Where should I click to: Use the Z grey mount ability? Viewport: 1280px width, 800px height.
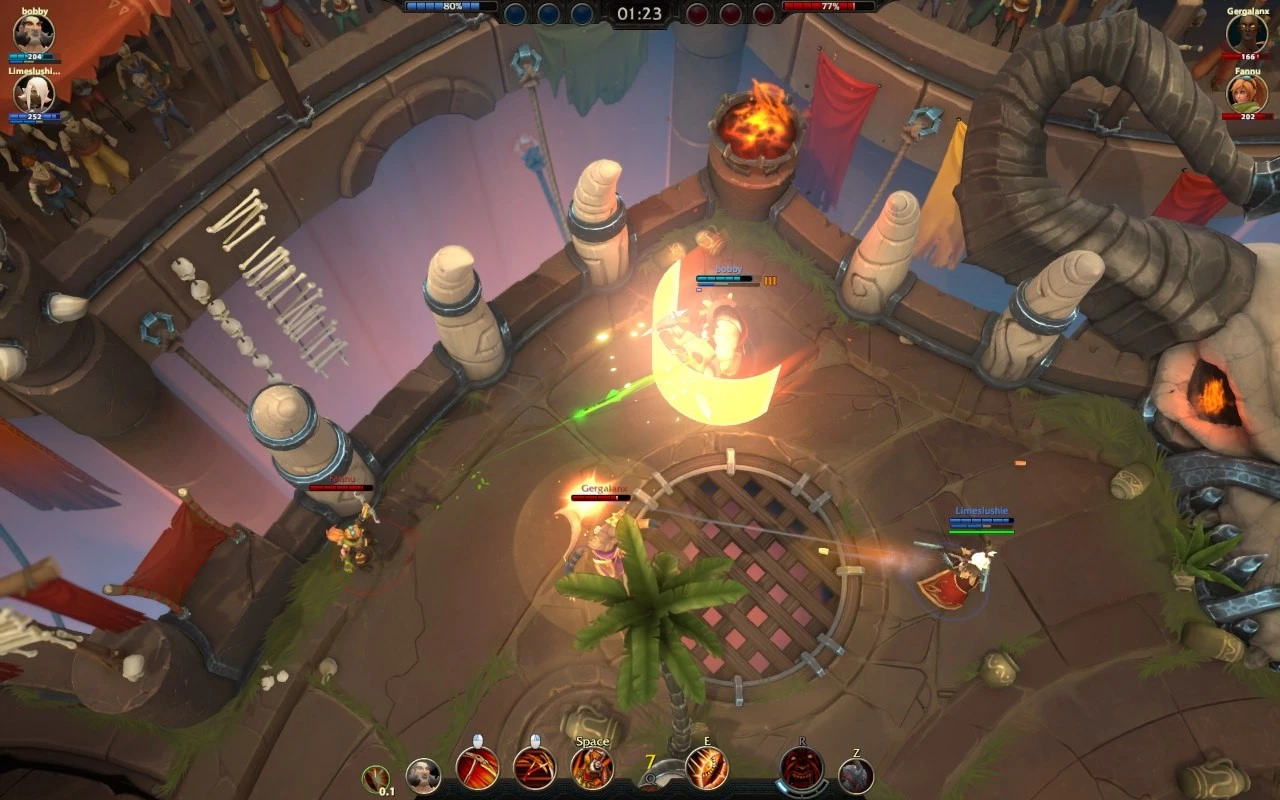[x=856, y=776]
